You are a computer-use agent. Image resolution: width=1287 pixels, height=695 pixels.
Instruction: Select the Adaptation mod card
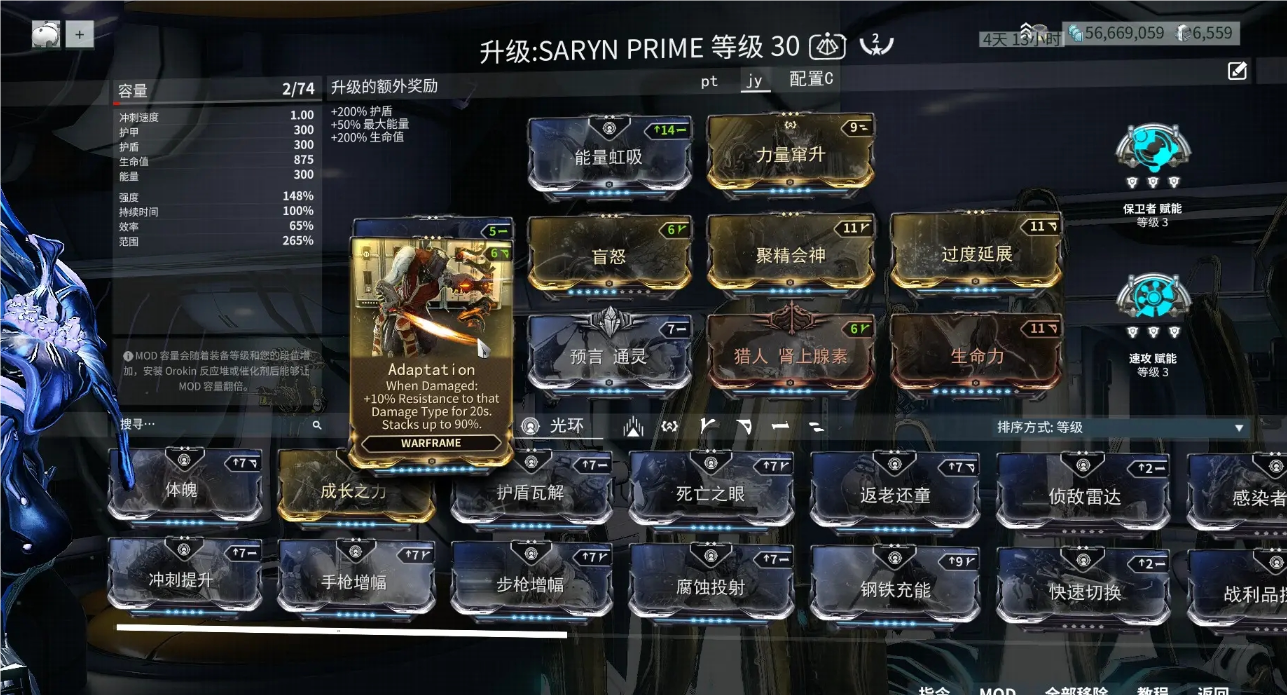[431, 350]
